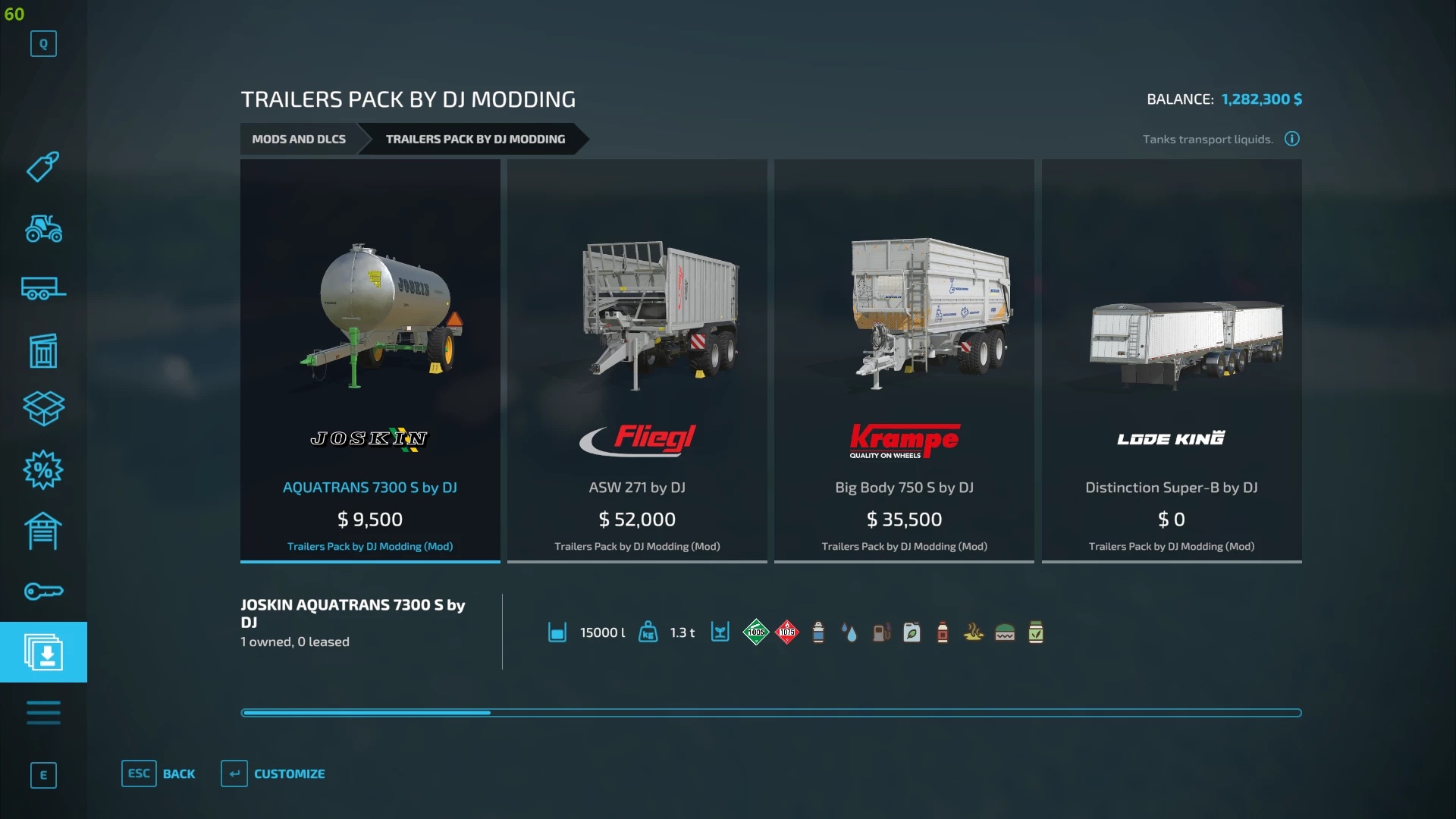Click the Trailers Pack by DJ Modding breadcrumb

click(x=475, y=139)
